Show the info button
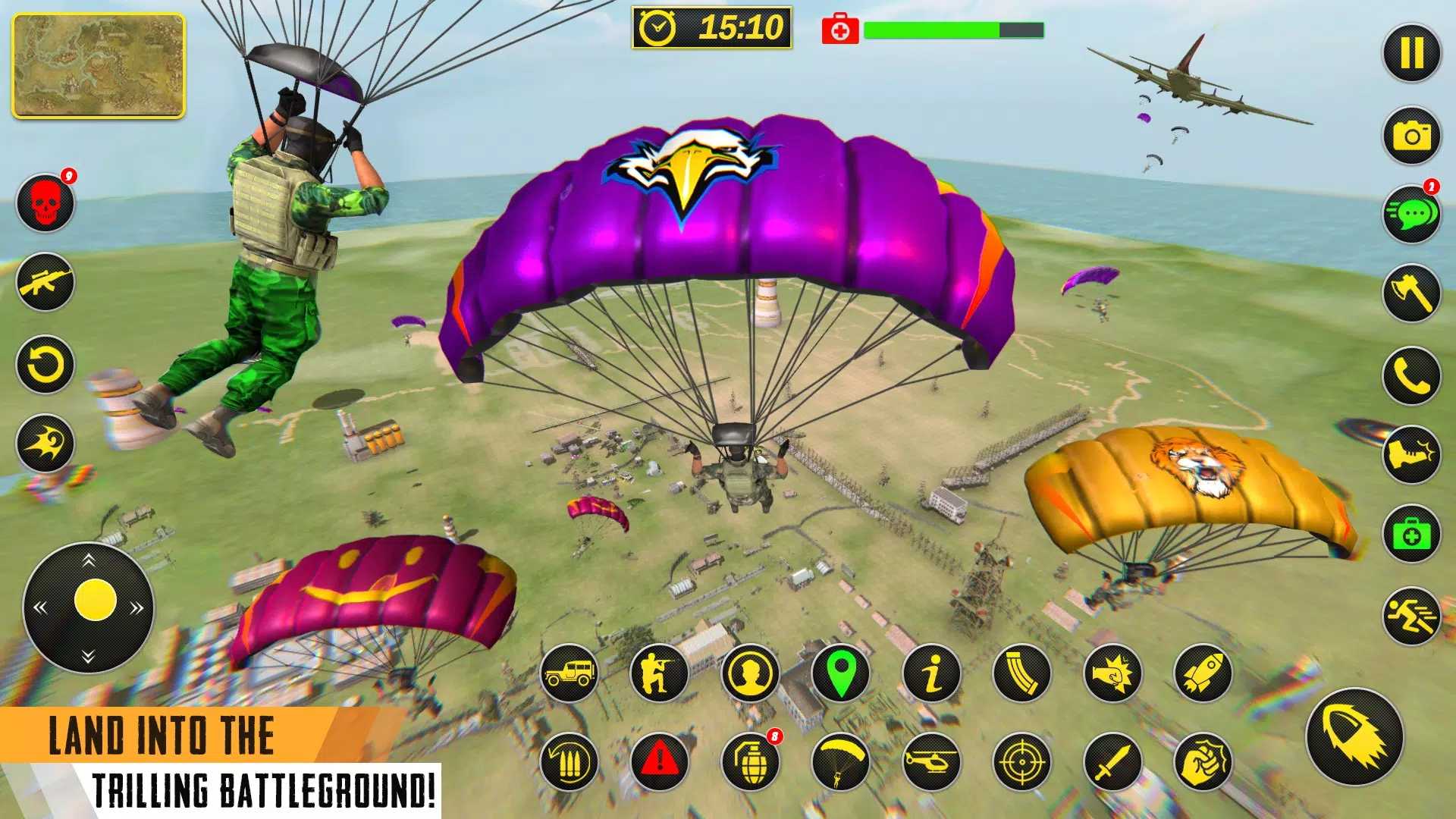This screenshot has width=1456, height=819. (931, 673)
